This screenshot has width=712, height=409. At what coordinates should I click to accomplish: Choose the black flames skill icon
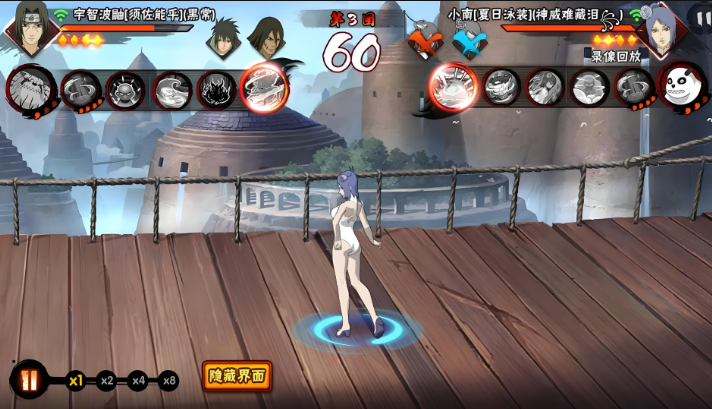point(216,90)
